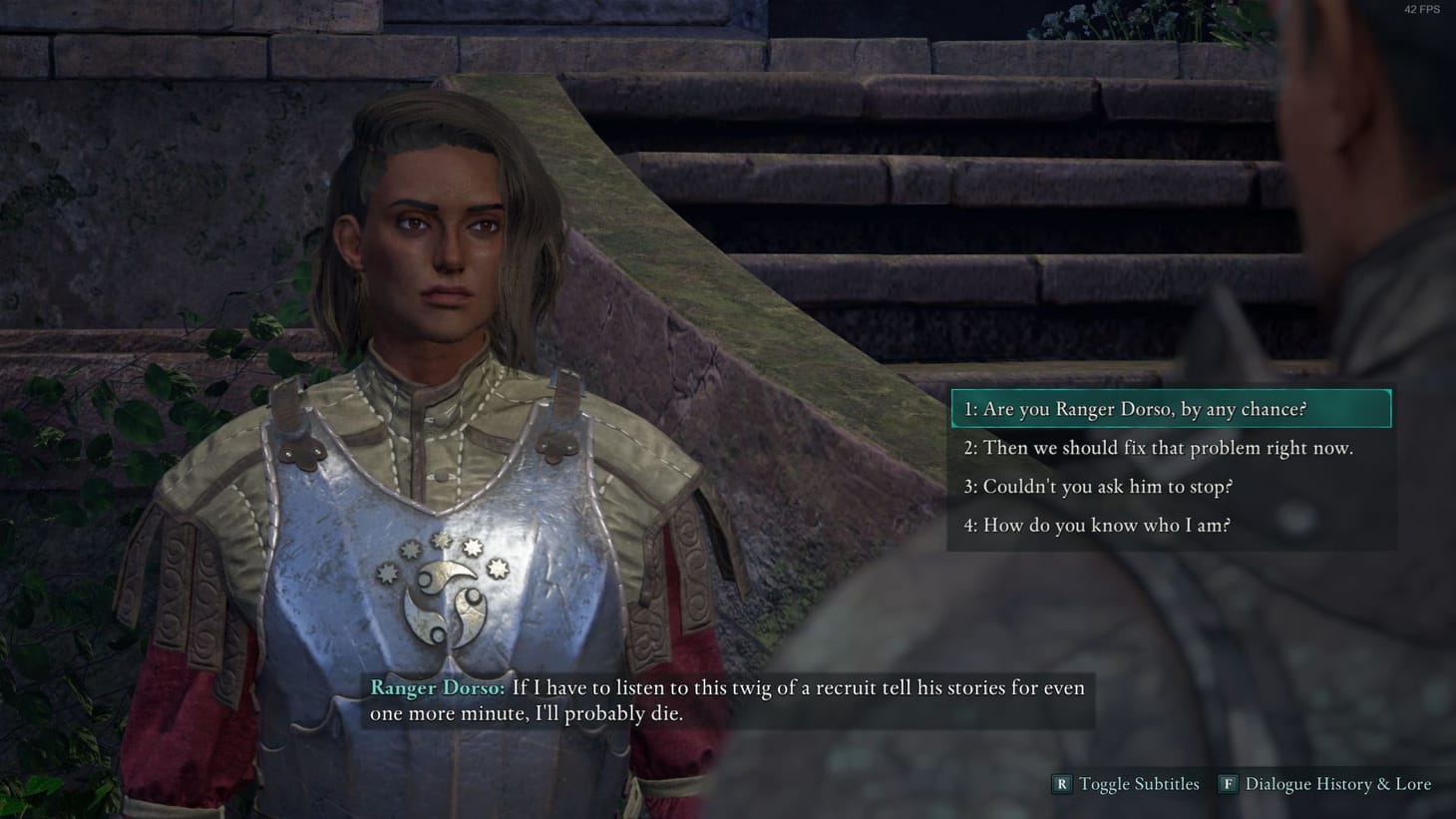Click the swirl emblem on the breastplate
Viewport: 1456px width, 819px height.
point(446,604)
